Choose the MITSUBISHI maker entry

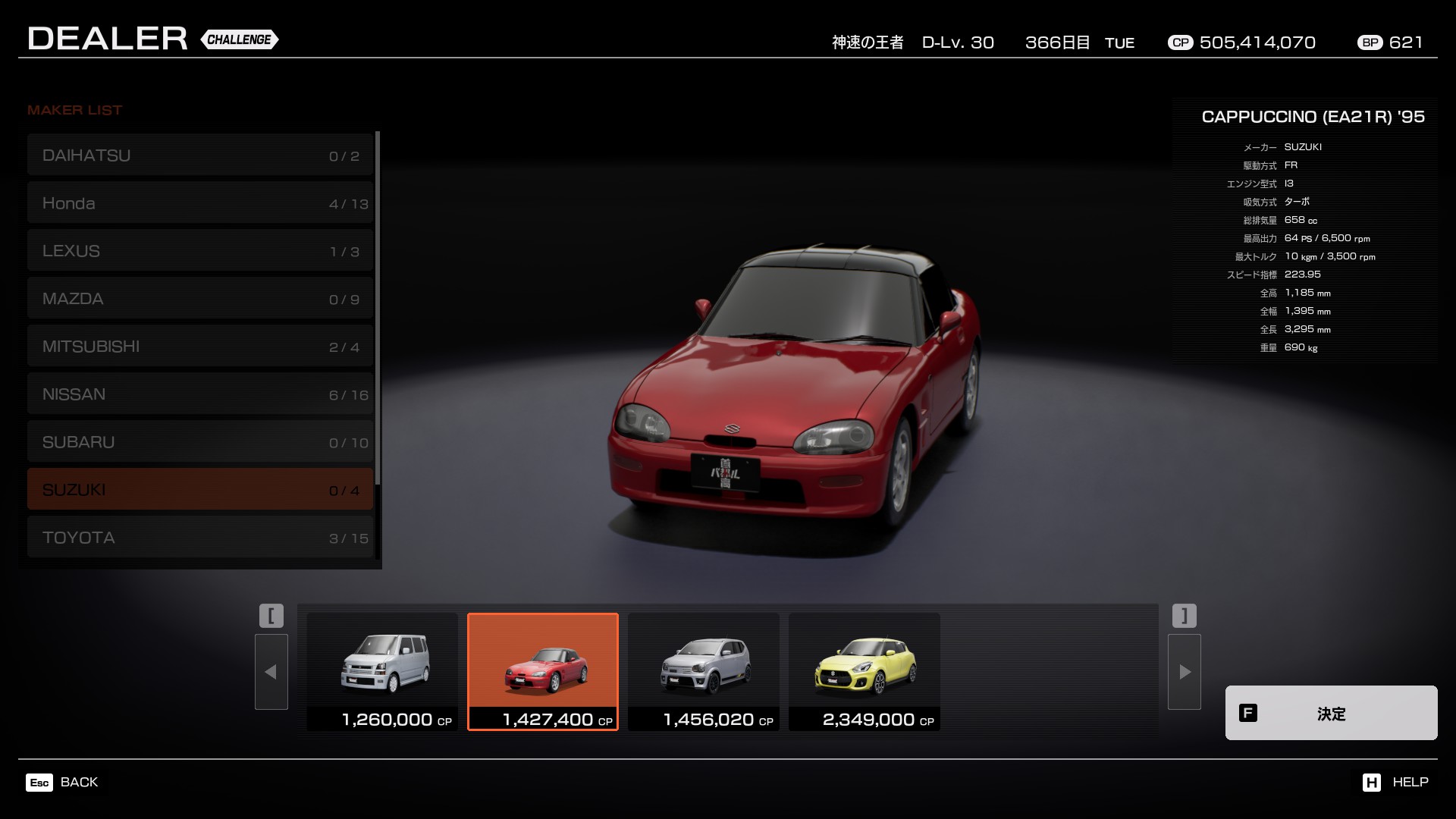tap(200, 347)
